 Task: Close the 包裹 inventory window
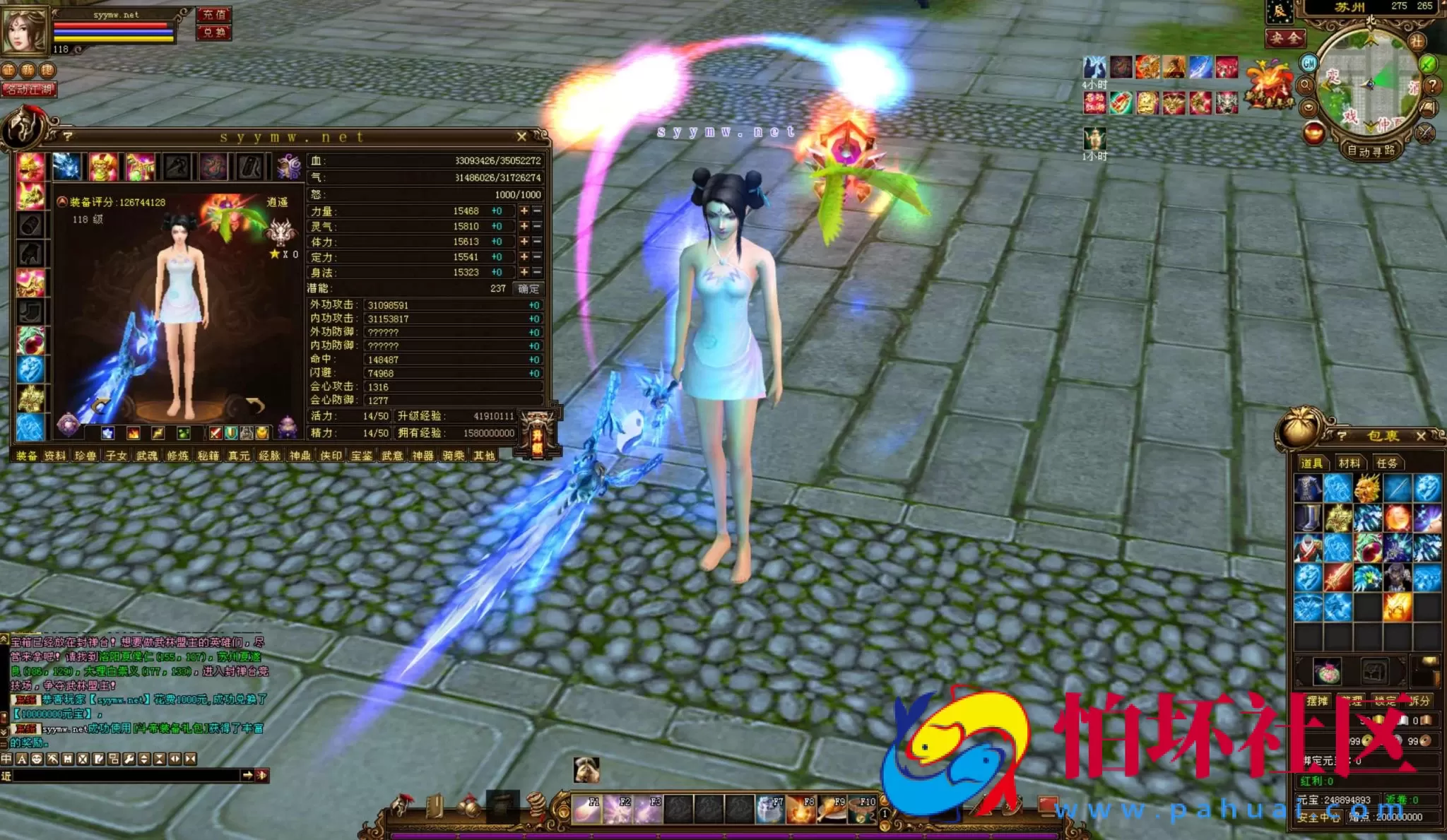[1421, 436]
